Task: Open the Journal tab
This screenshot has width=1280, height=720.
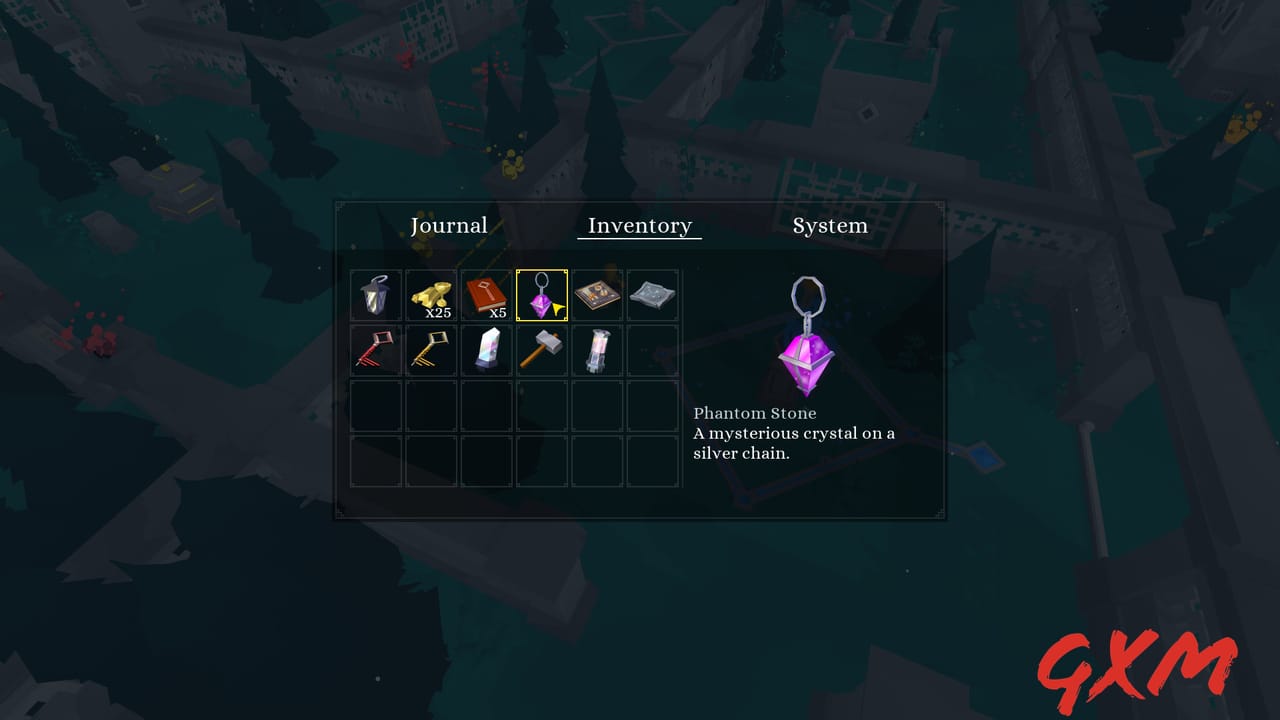Action: pos(450,225)
